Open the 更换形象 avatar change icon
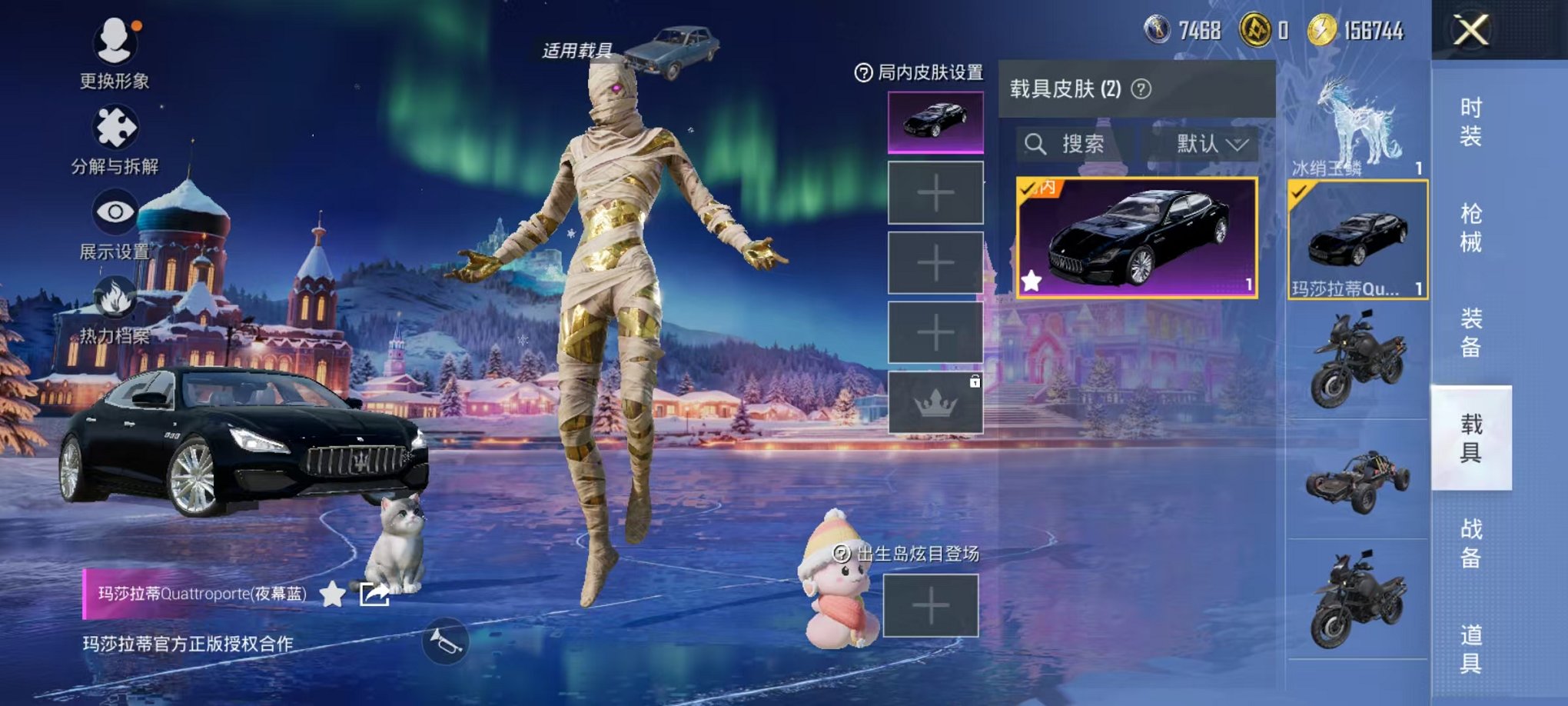 tap(114, 40)
